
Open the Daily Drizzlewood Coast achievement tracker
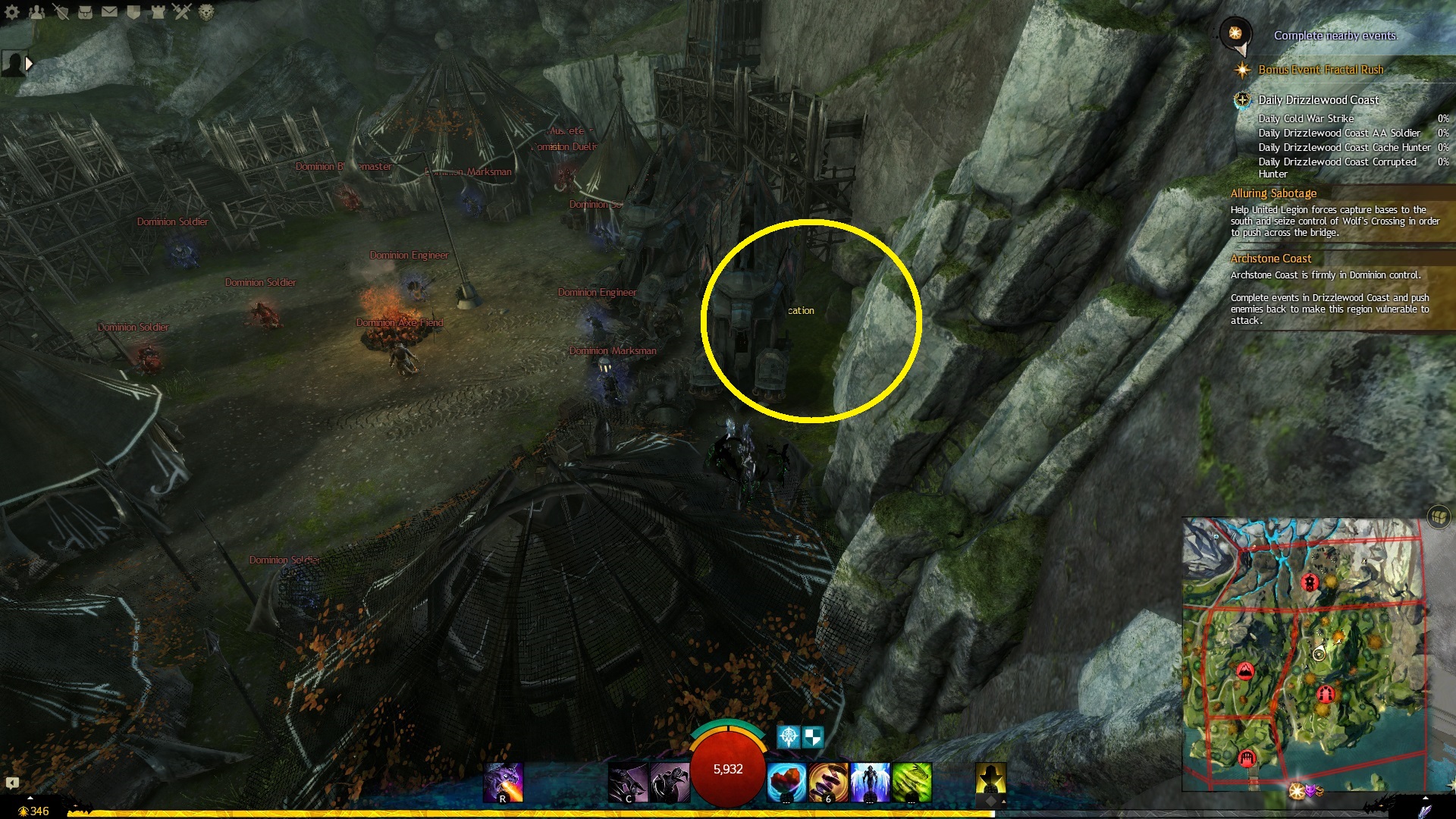pyautogui.click(x=1318, y=100)
